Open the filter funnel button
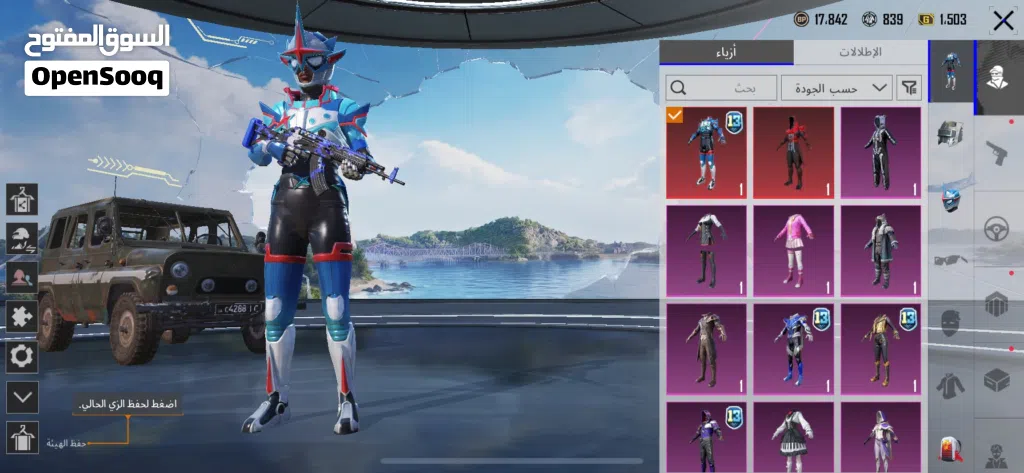The height and width of the screenshot is (473, 1024). coord(909,88)
